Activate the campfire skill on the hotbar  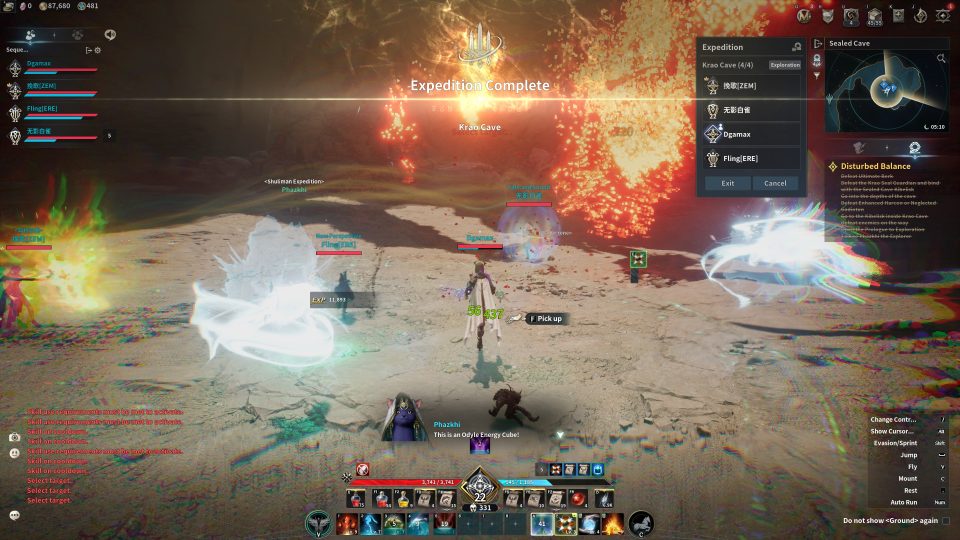pyautogui.click(x=613, y=523)
